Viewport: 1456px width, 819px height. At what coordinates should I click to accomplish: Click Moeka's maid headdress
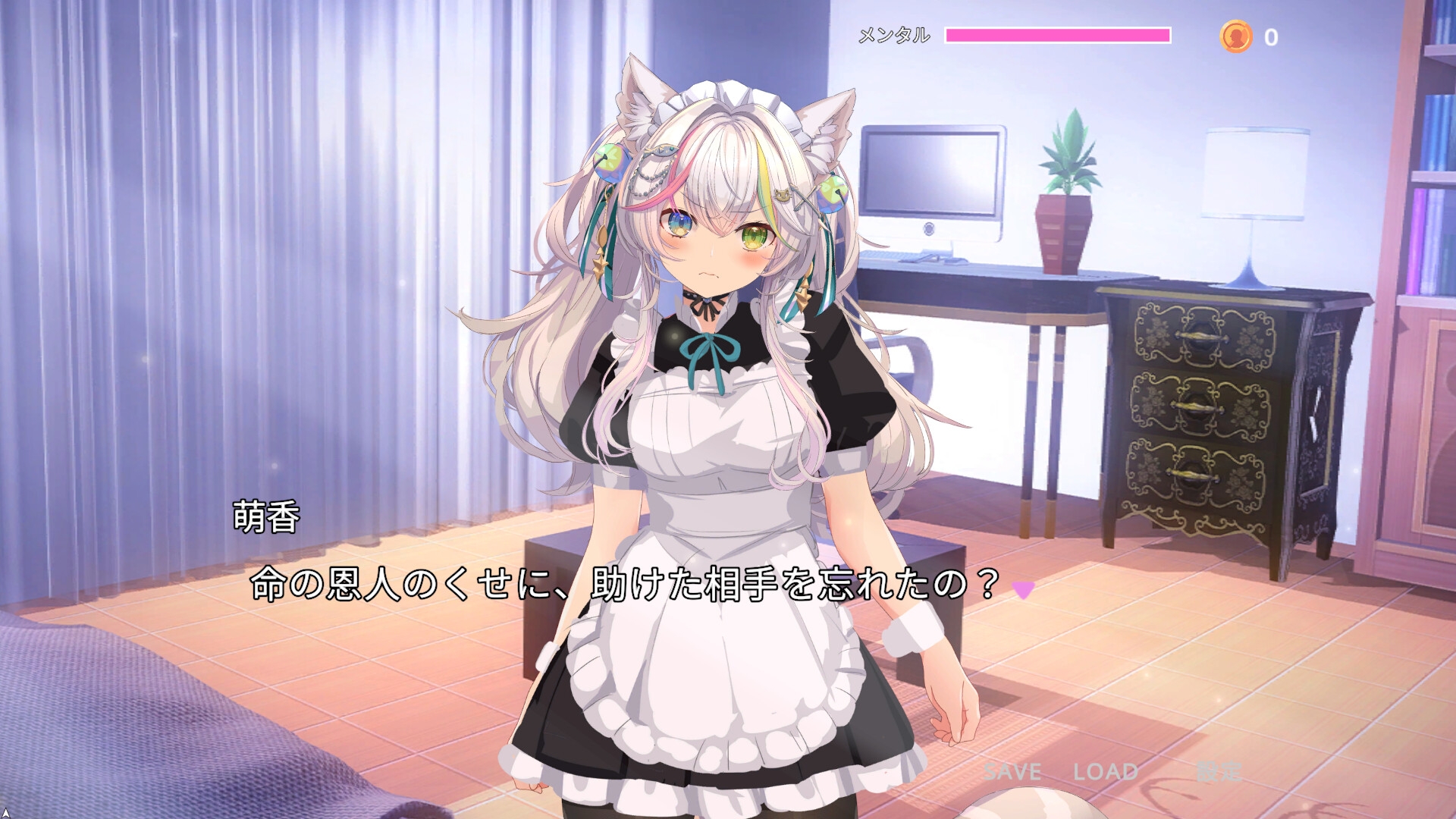coord(732,99)
